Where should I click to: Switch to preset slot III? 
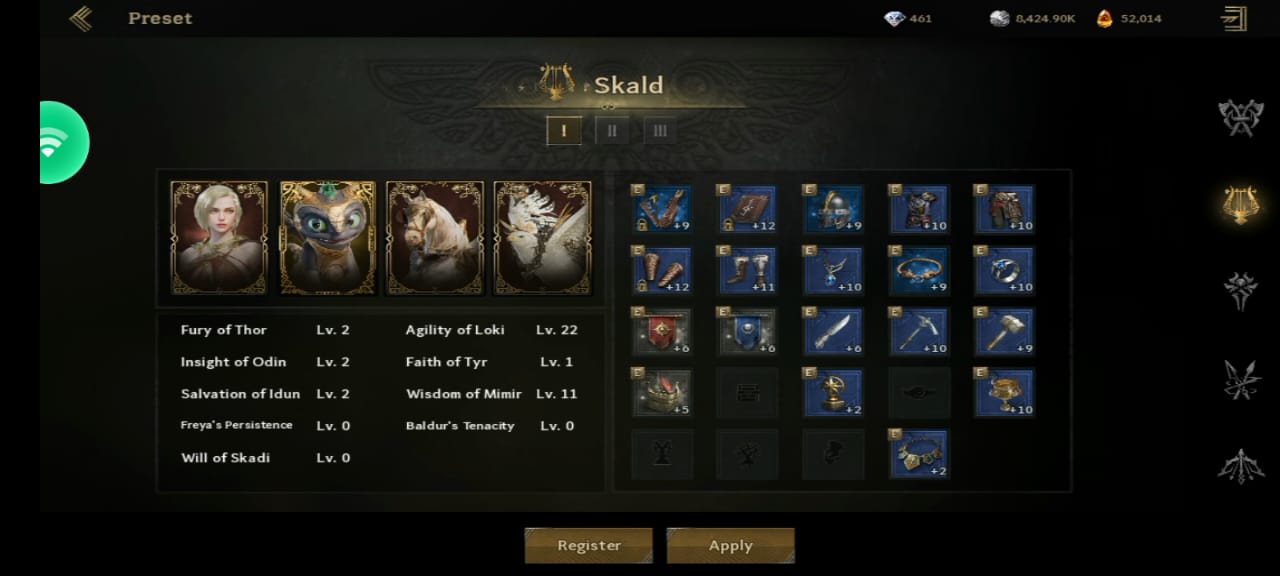click(659, 130)
